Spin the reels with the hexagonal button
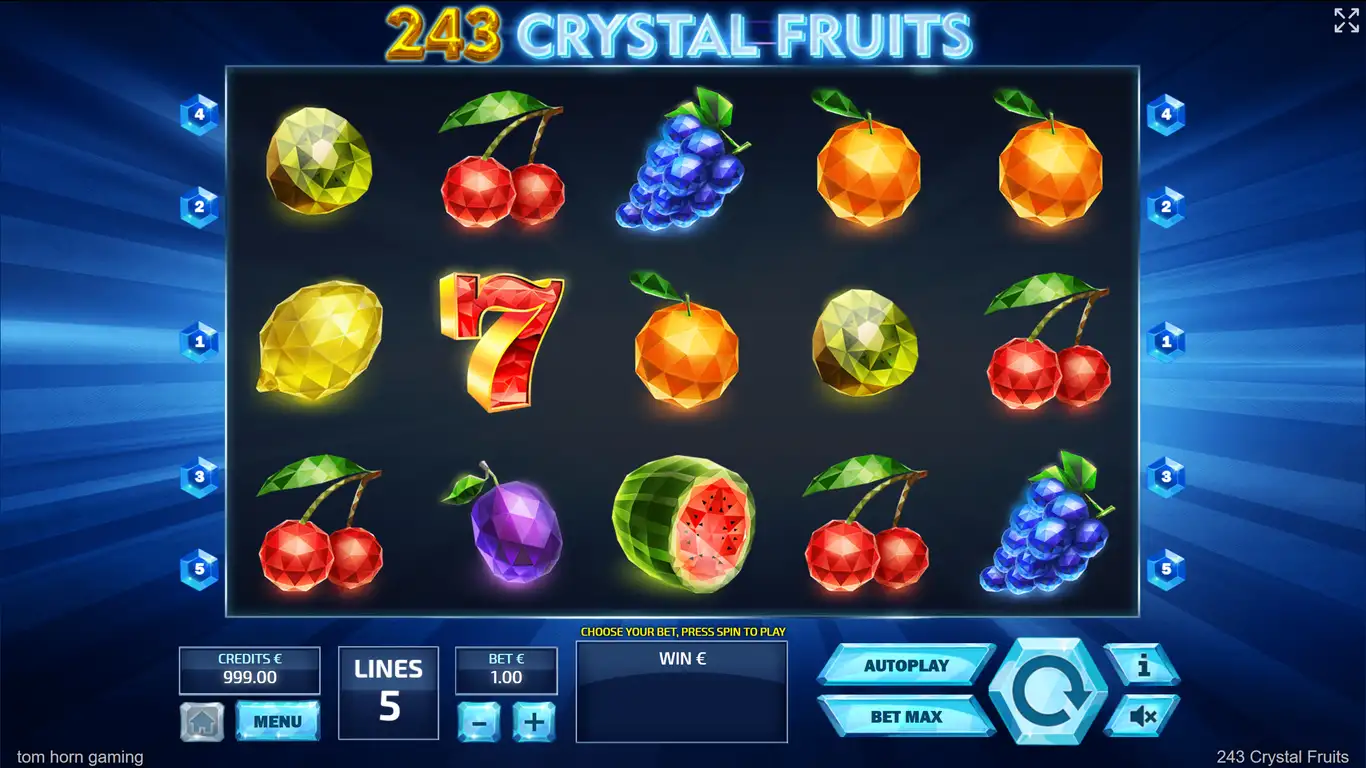This screenshot has height=768, width=1366. [1048, 691]
